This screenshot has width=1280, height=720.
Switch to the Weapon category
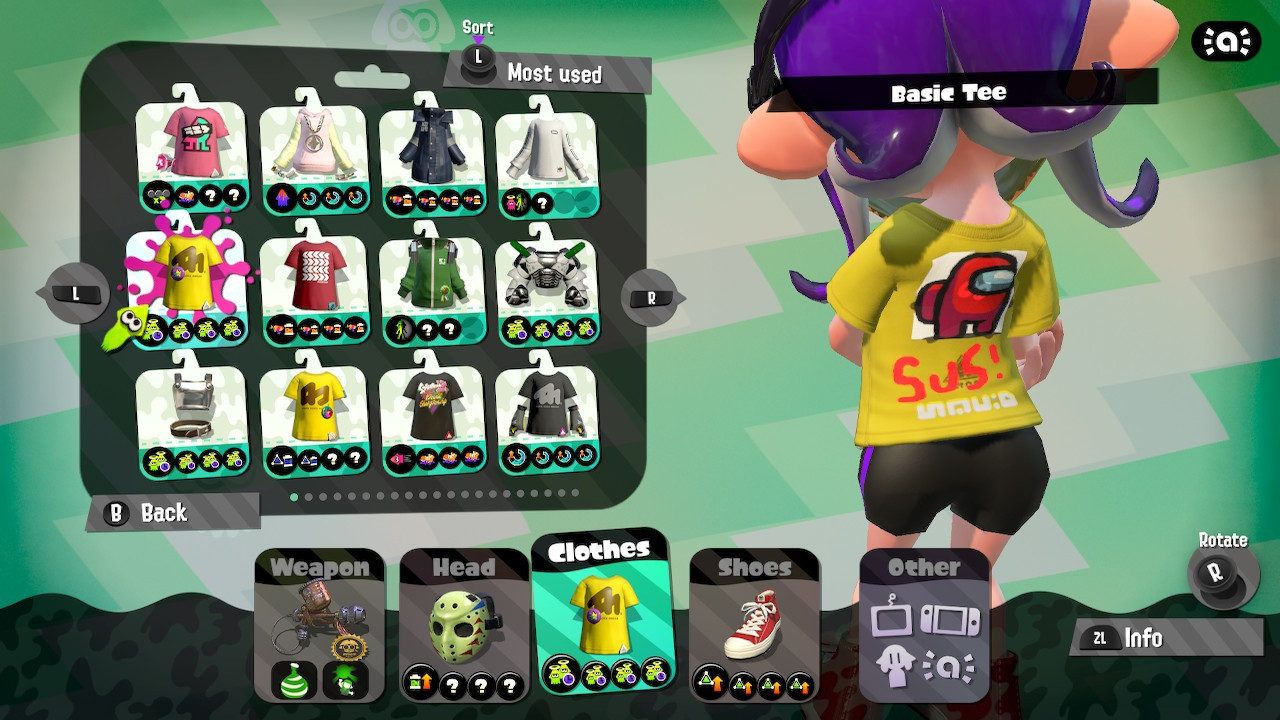[x=320, y=567]
